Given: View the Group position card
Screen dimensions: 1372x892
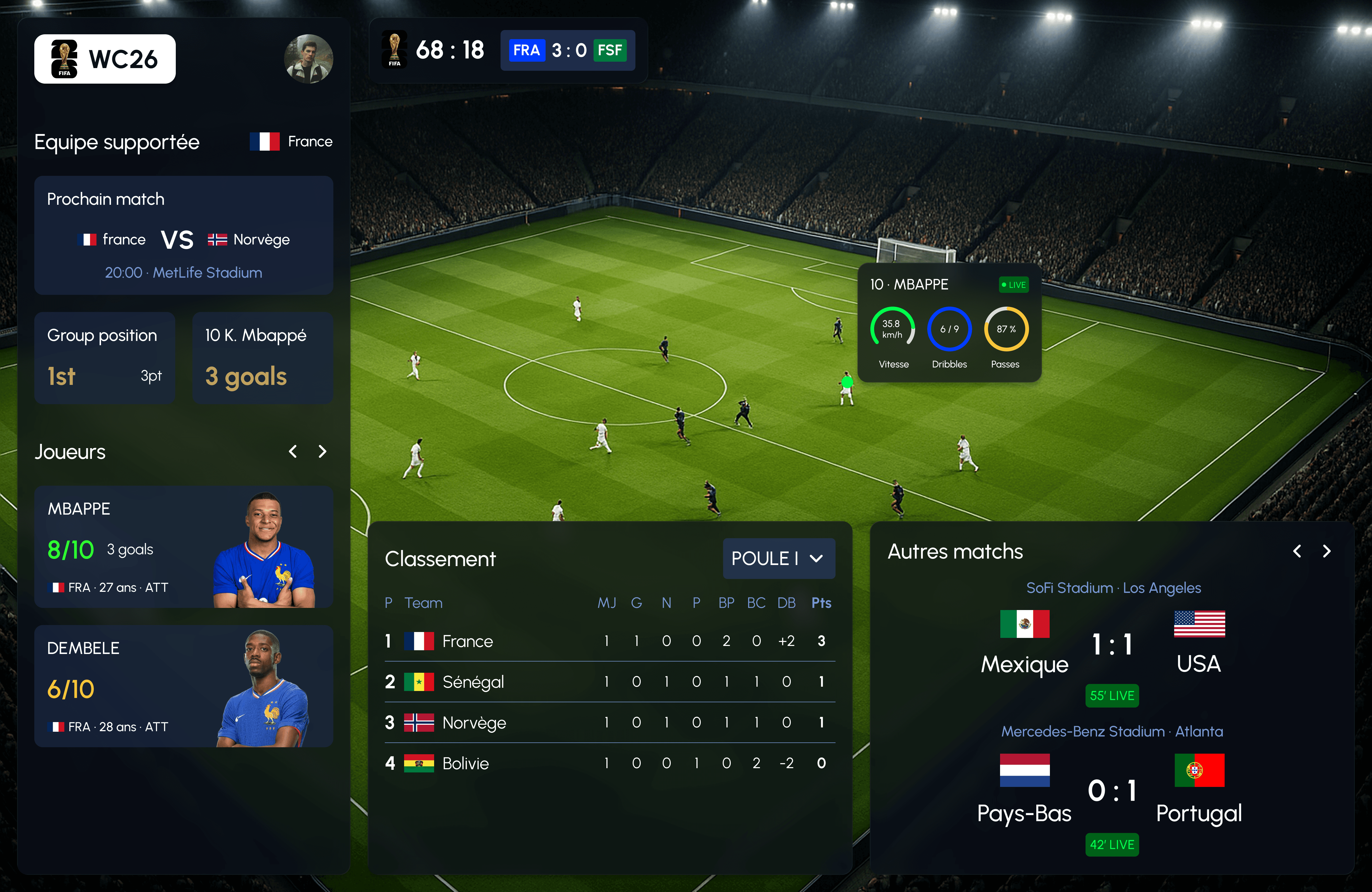Looking at the screenshot, I should (x=104, y=358).
